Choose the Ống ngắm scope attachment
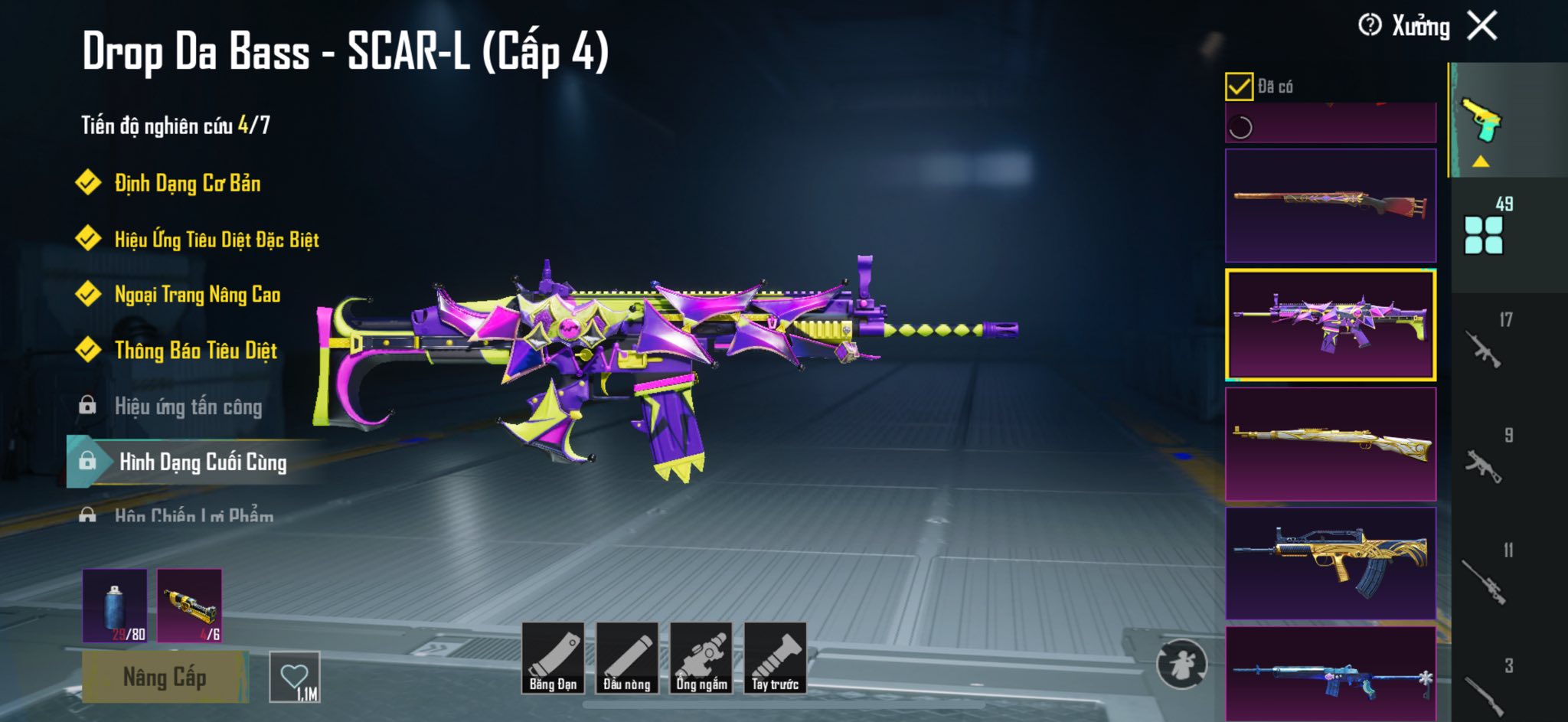 point(701,658)
